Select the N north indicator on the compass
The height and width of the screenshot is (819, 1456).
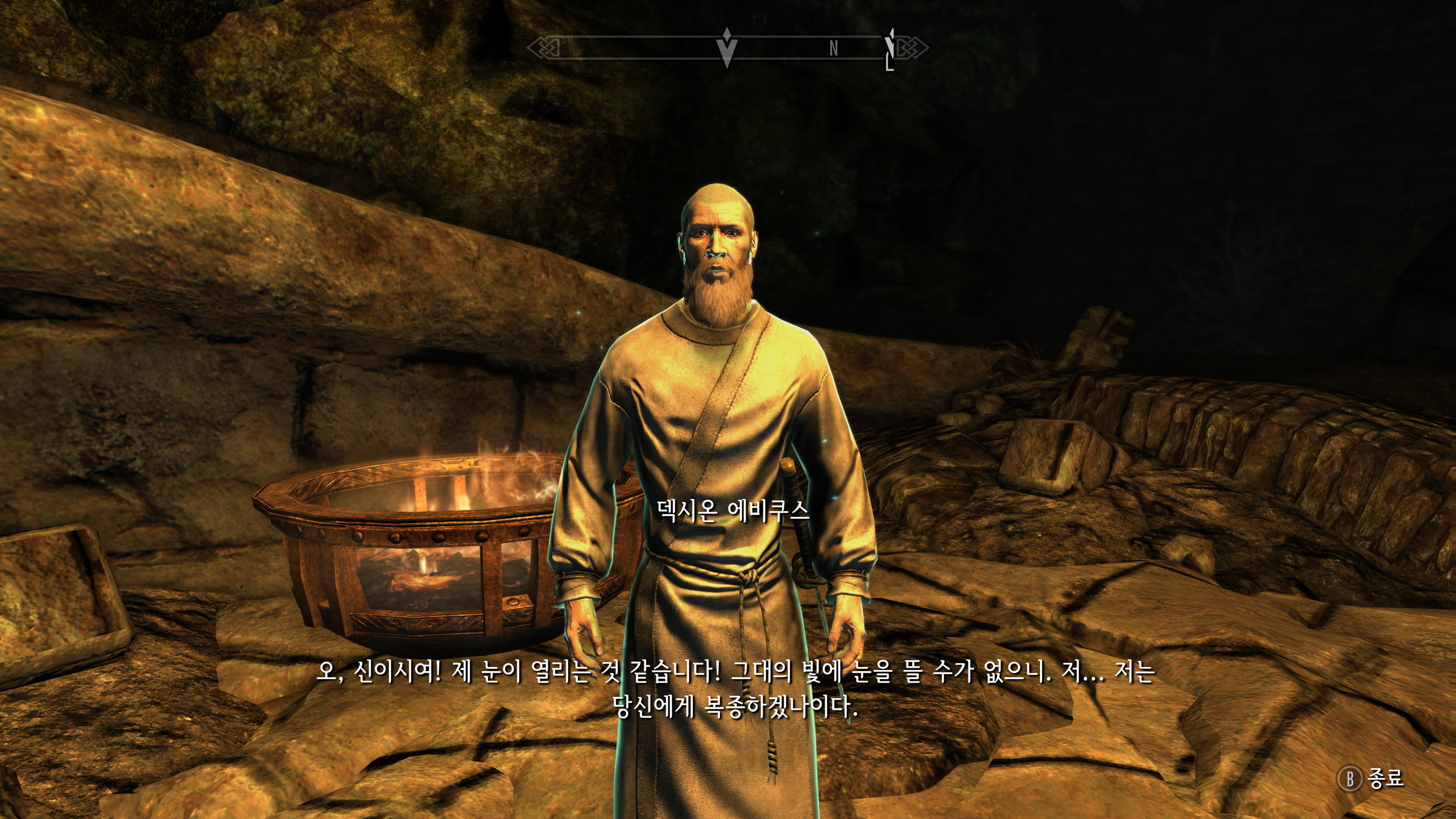pyautogui.click(x=833, y=49)
